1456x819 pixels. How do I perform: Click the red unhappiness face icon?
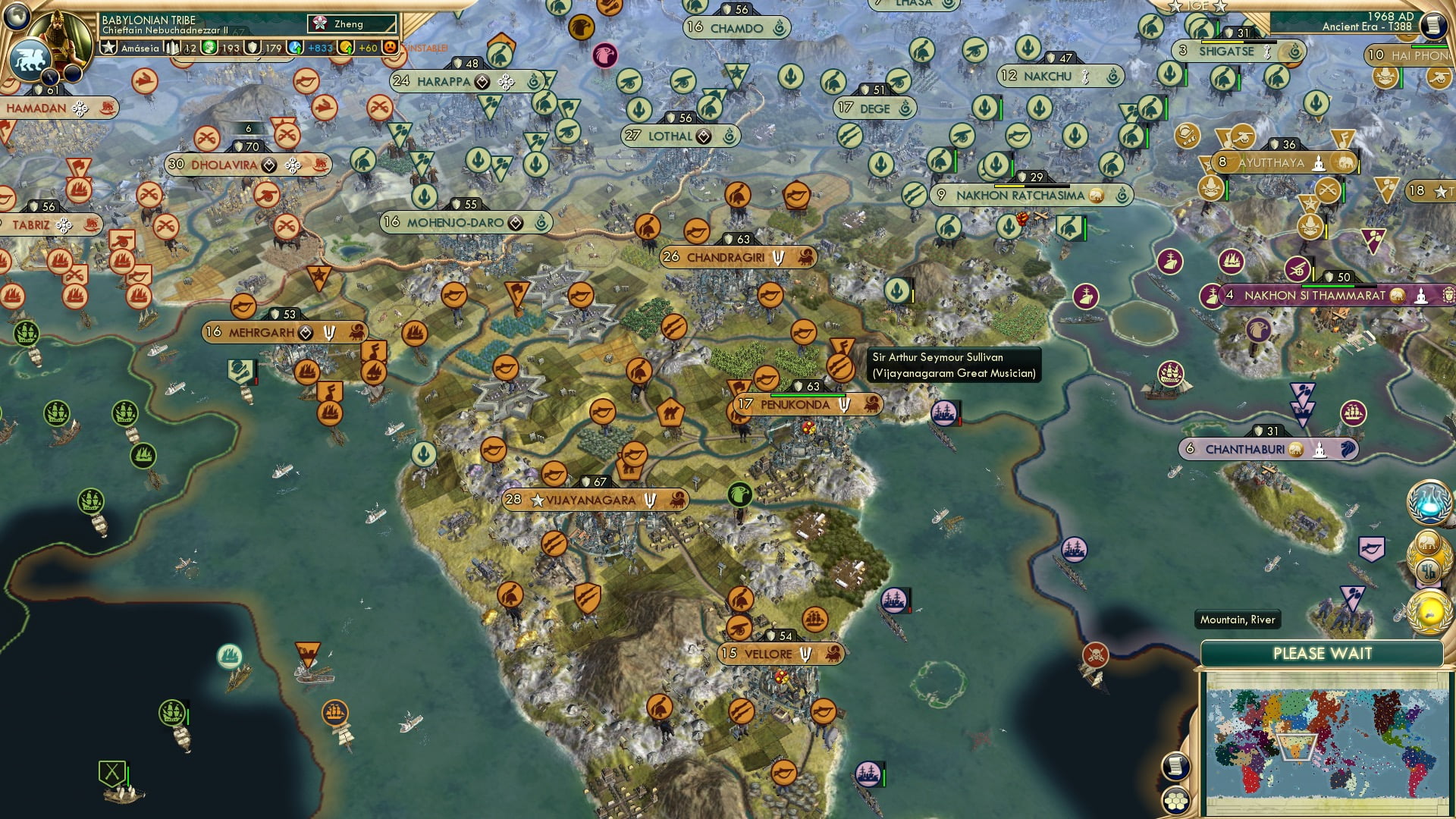click(391, 48)
